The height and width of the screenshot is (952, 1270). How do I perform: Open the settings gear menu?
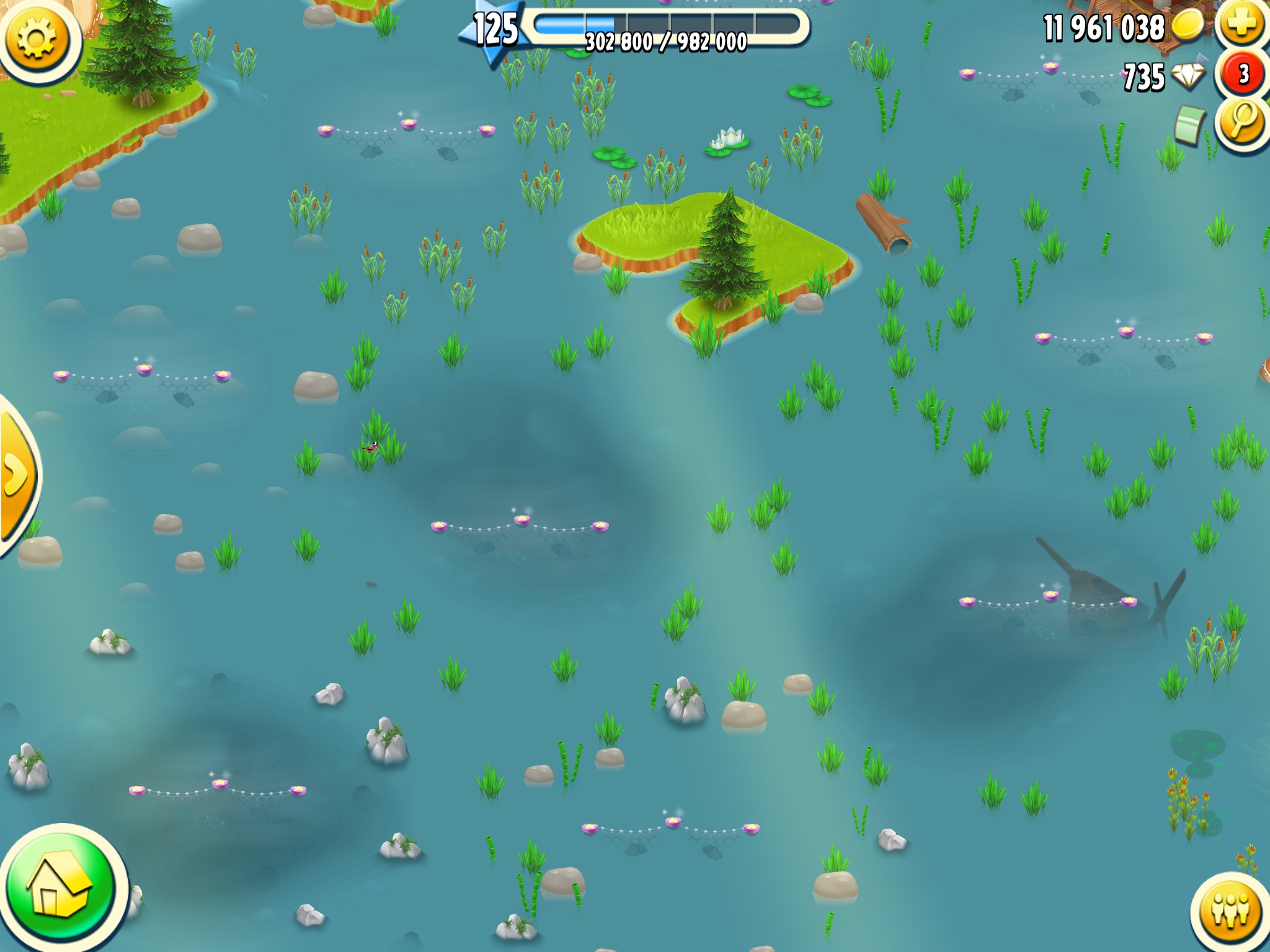point(37,38)
